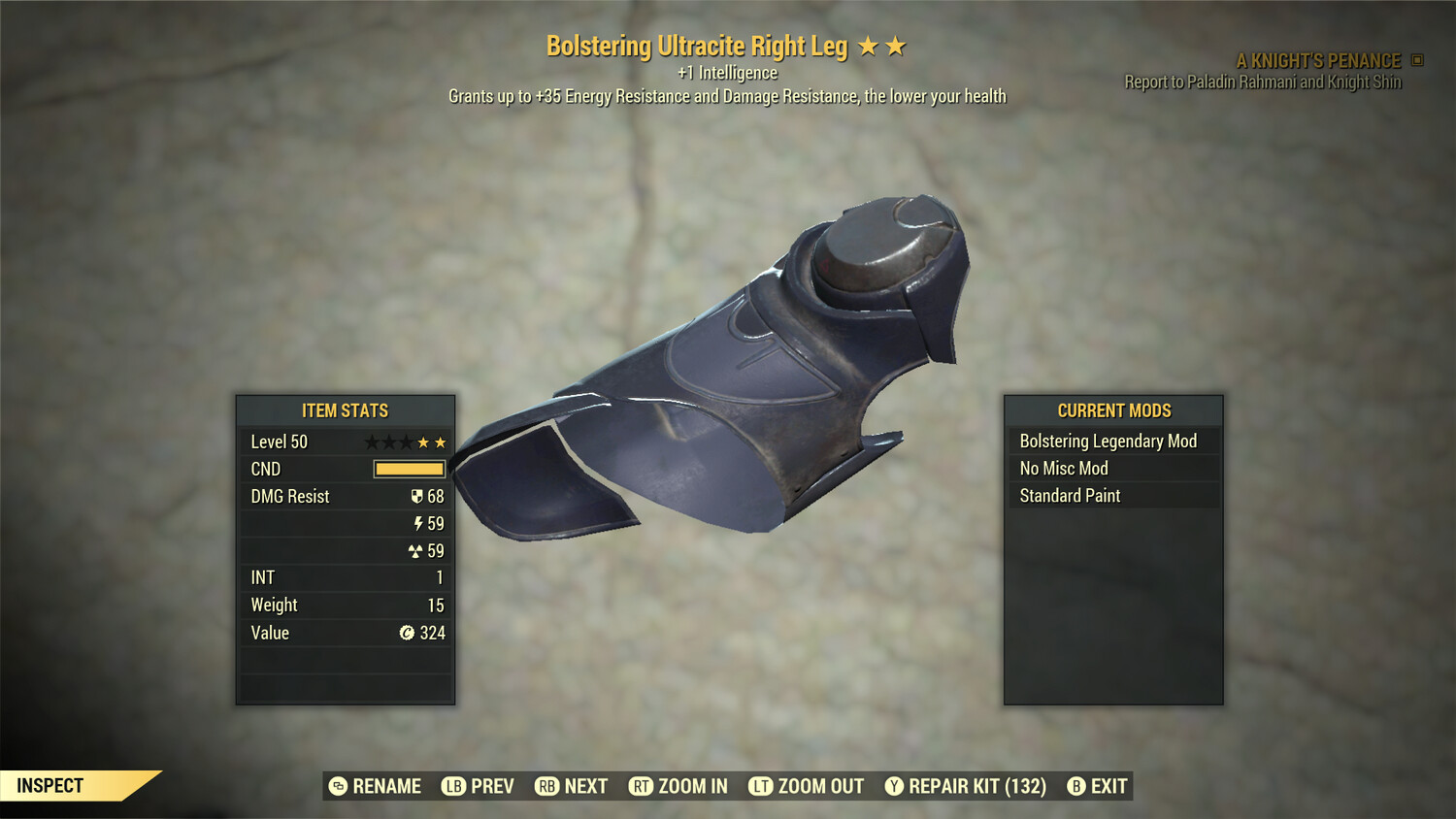Select the Bolstering Legendary Mod row
The image size is (1456, 819).
(1112, 442)
